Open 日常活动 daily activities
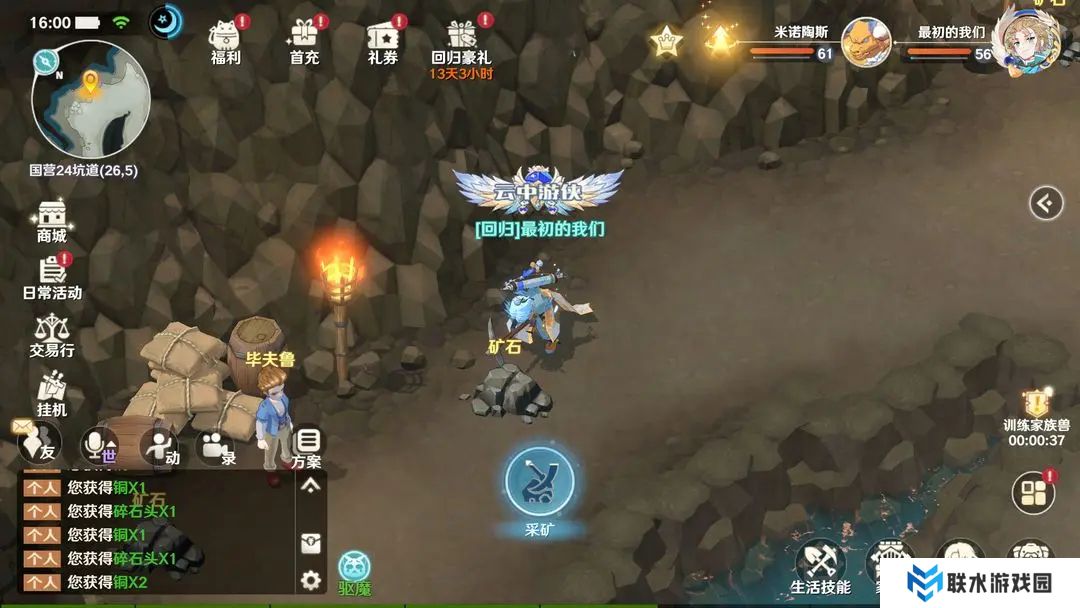Image resolution: width=1080 pixels, height=608 pixels. point(52,276)
